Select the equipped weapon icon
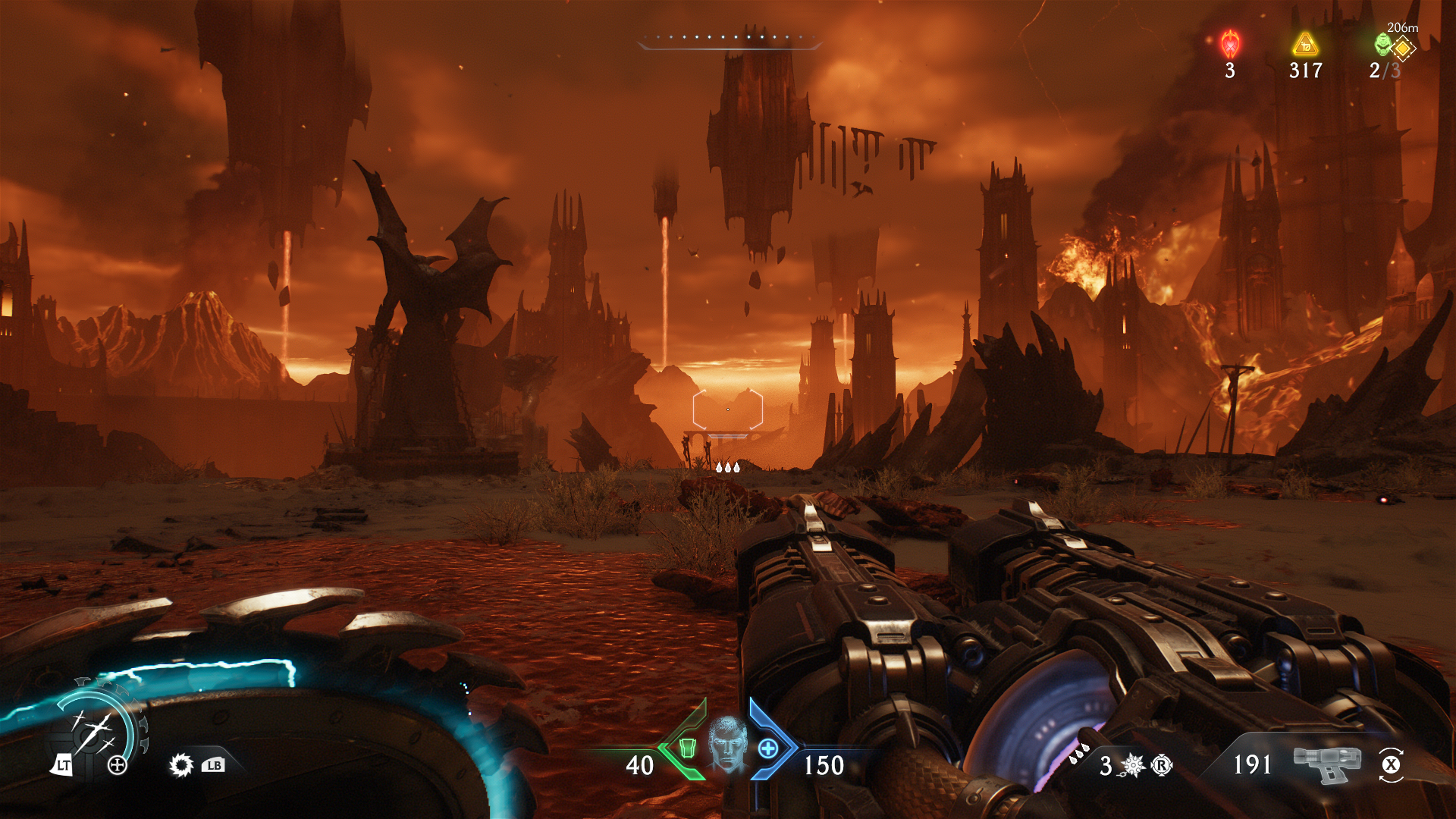Viewport: 1456px width, 819px height. [x=1327, y=763]
